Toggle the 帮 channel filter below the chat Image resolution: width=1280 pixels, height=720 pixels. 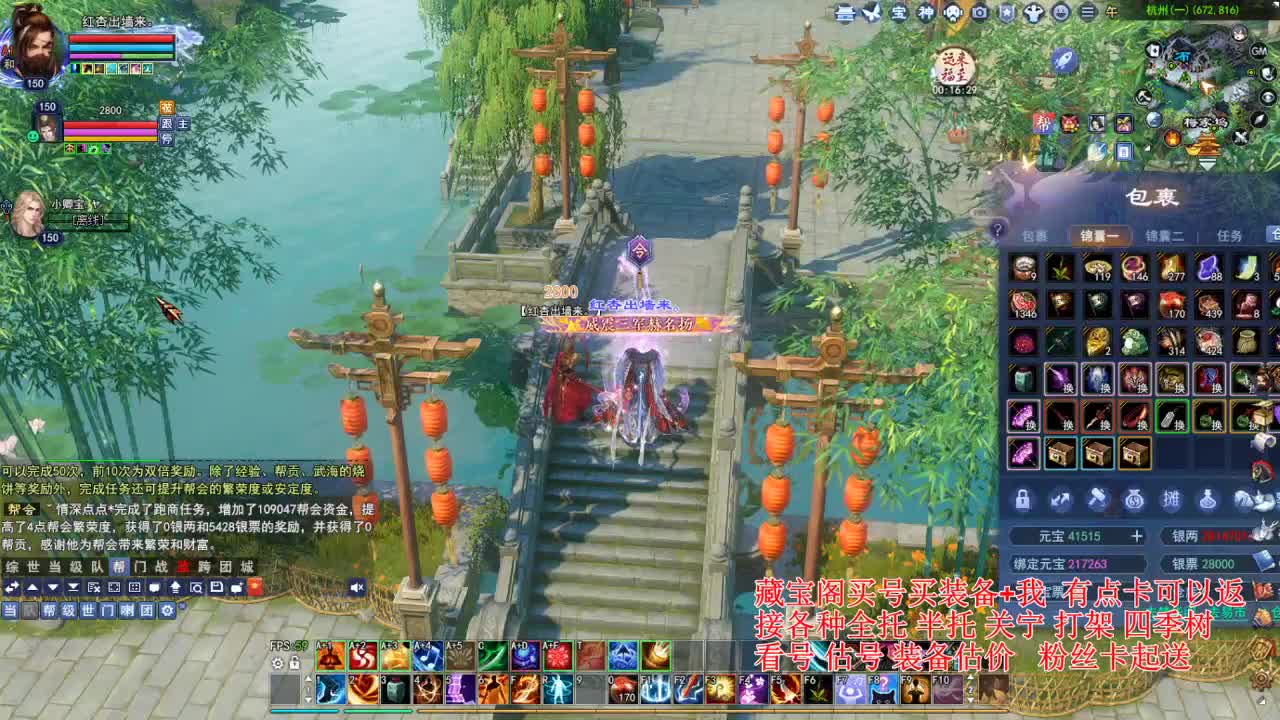coord(49,610)
